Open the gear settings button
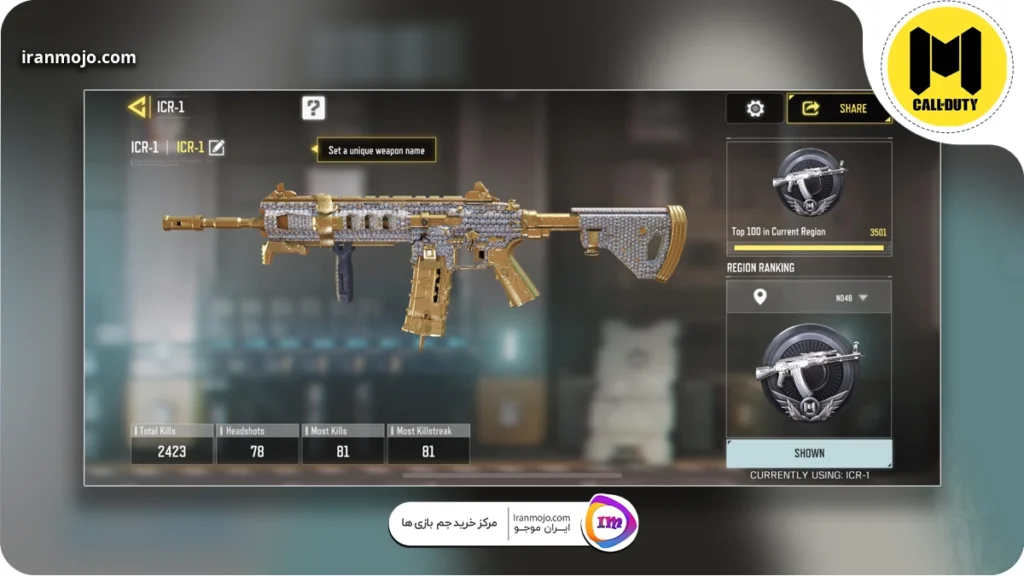 click(755, 108)
